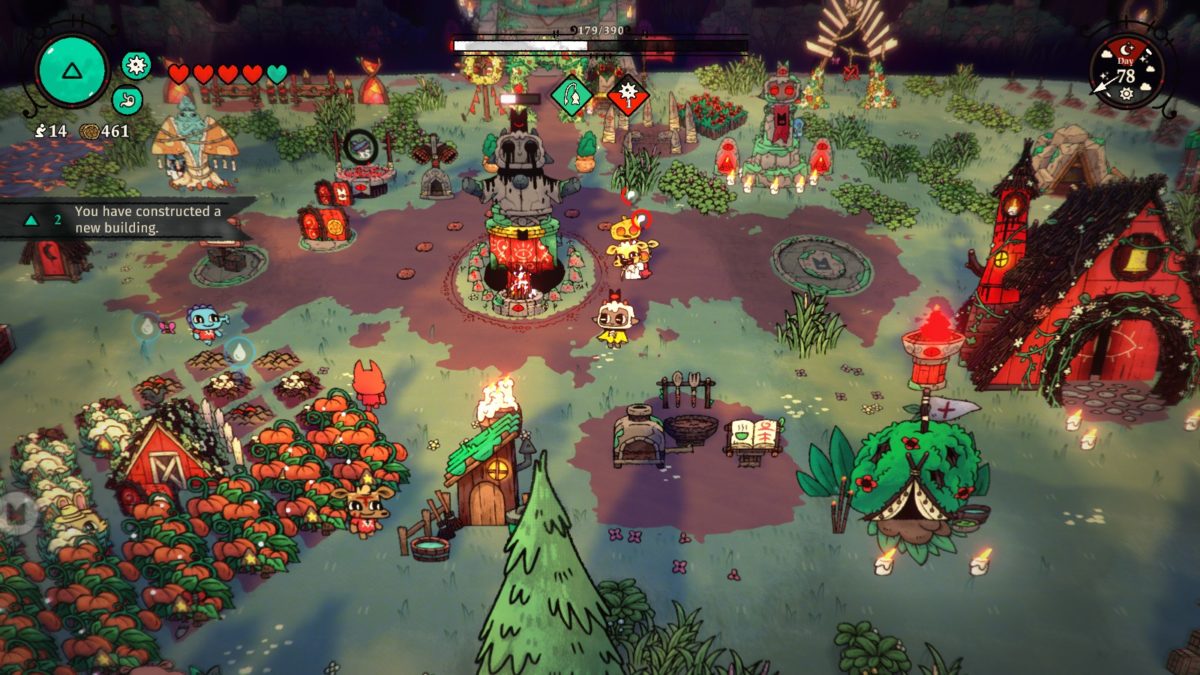Click the green diamond sermon icon
The height and width of the screenshot is (675, 1200).
tap(572, 96)
